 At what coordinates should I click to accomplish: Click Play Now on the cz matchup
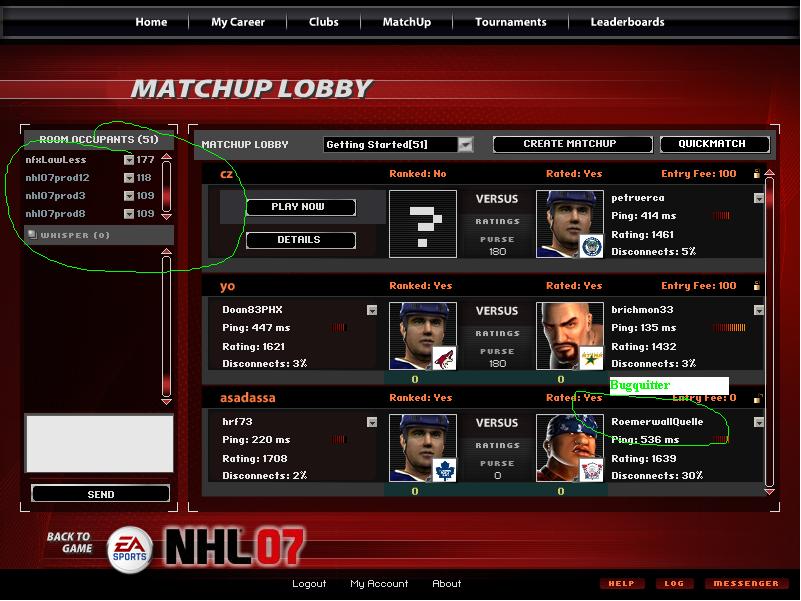click(300, 207)
